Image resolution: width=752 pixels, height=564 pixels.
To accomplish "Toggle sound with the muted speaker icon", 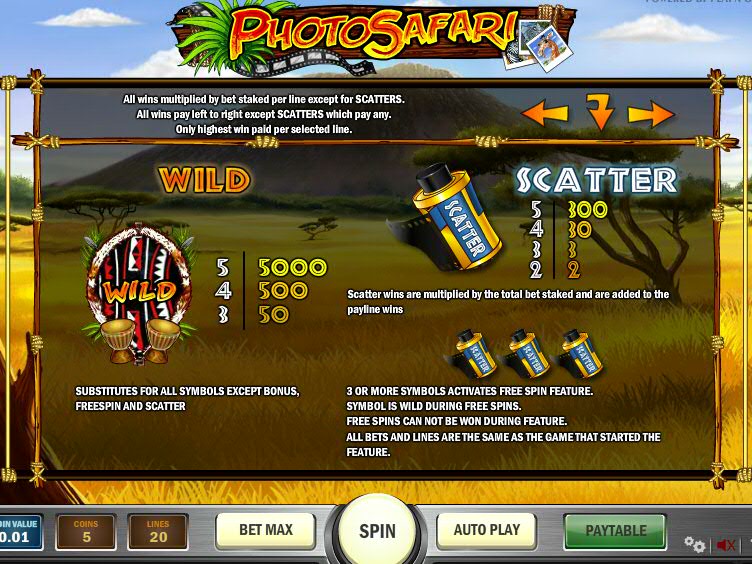I will [726, 545].
